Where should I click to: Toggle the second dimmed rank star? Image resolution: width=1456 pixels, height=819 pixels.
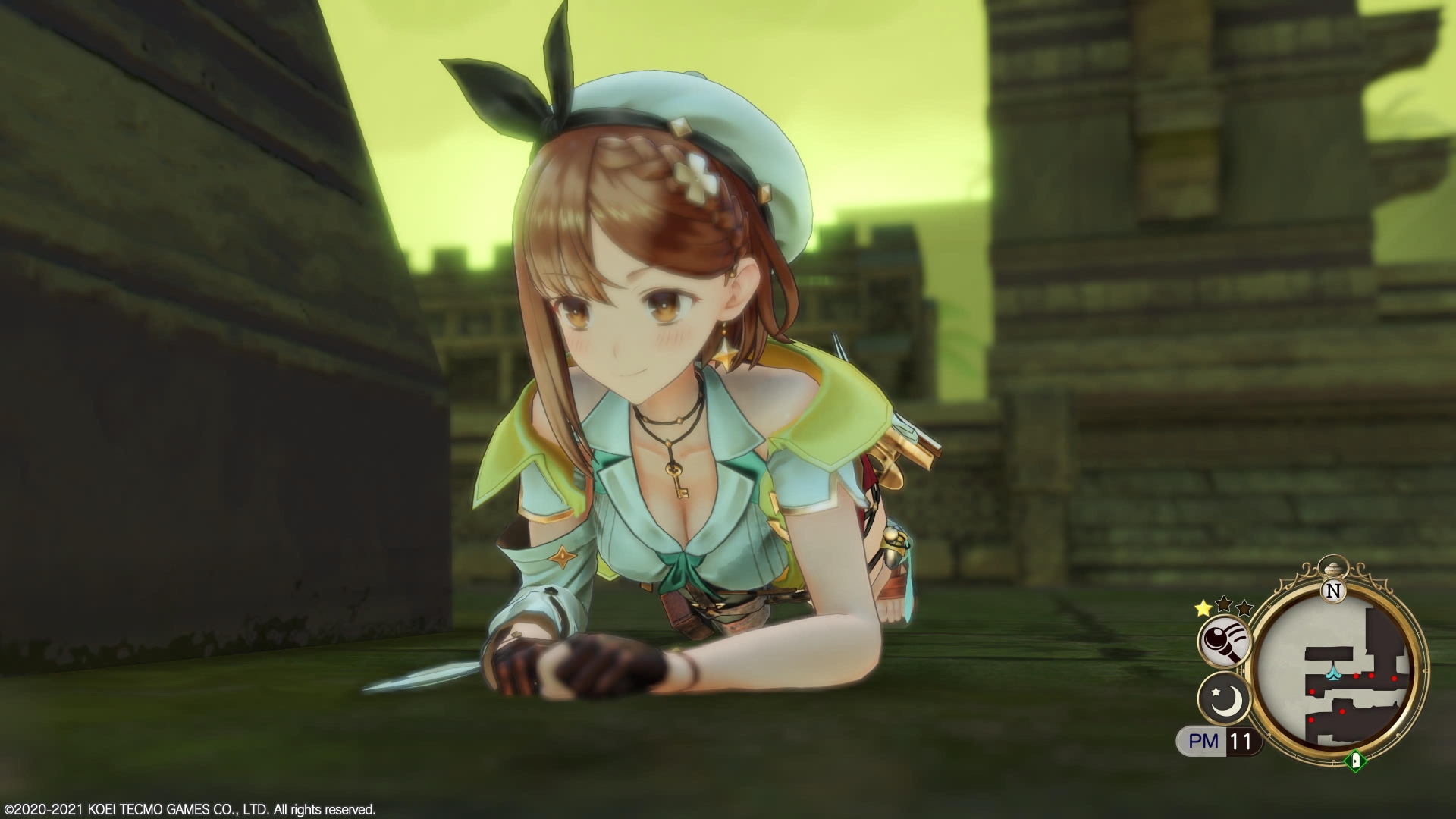[x=1223, y=604]
